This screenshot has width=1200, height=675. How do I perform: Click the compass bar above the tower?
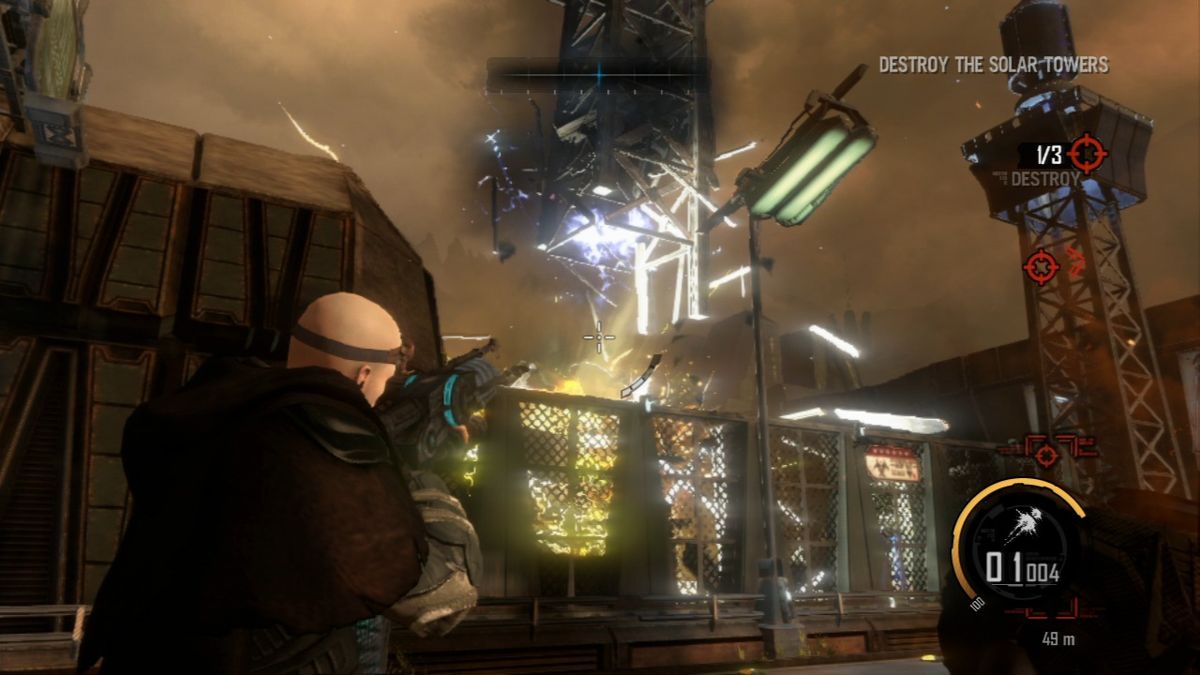tap(598, 75)
